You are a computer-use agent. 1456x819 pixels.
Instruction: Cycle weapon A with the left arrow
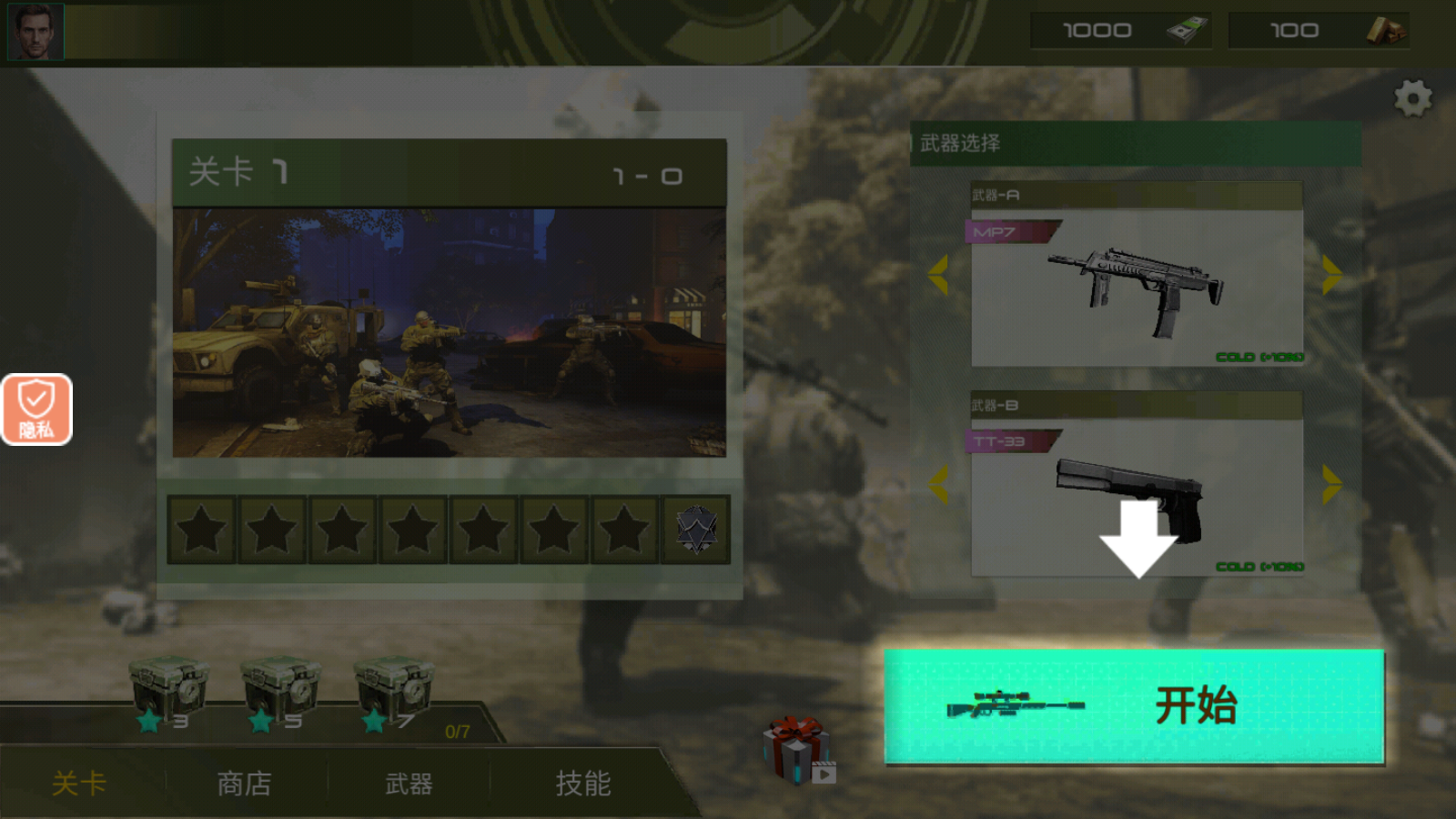pos(939,273)
